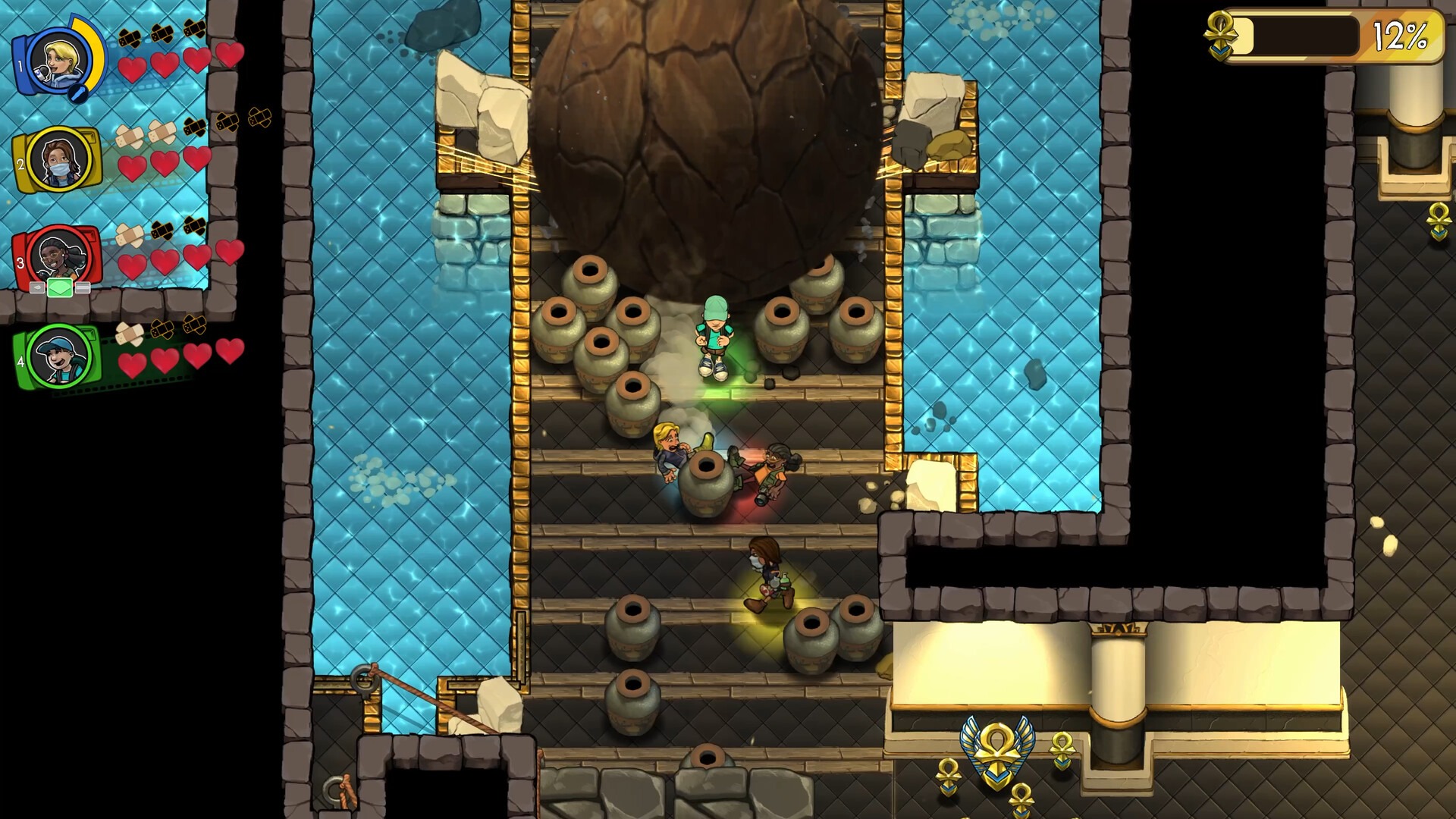This screenshot has height=819, width=1456.
Task: Toggle the left feather slot under player 3
Action: 36,288
